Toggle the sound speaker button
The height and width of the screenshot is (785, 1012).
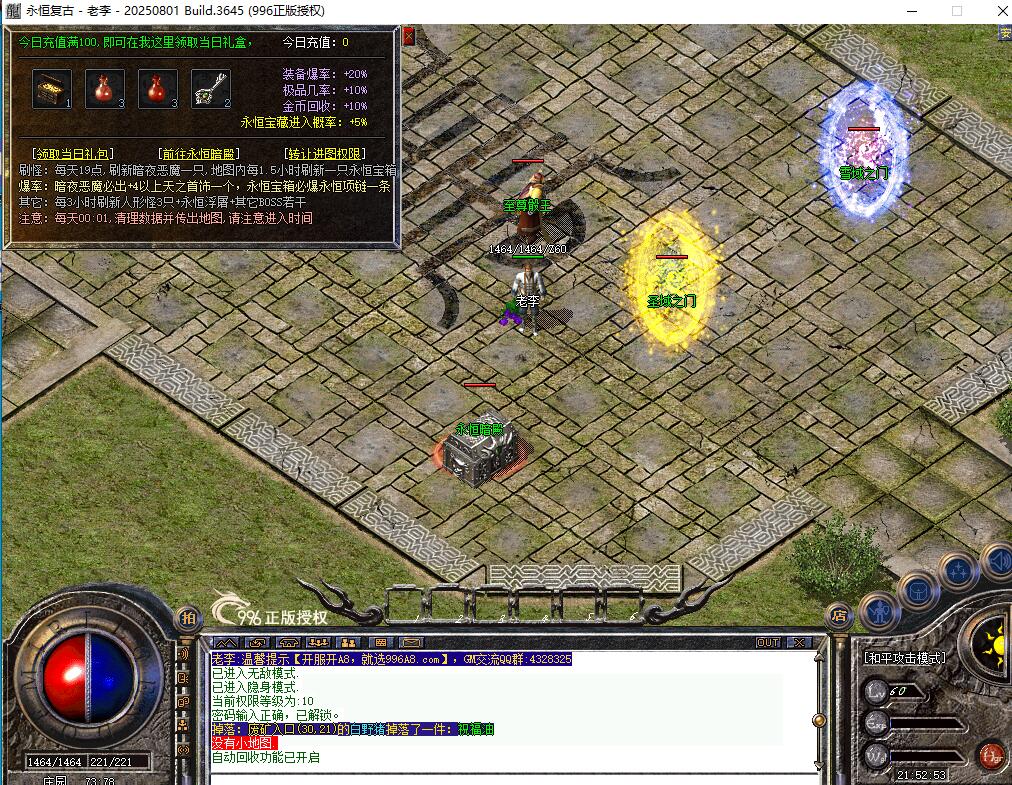point(996,560)
